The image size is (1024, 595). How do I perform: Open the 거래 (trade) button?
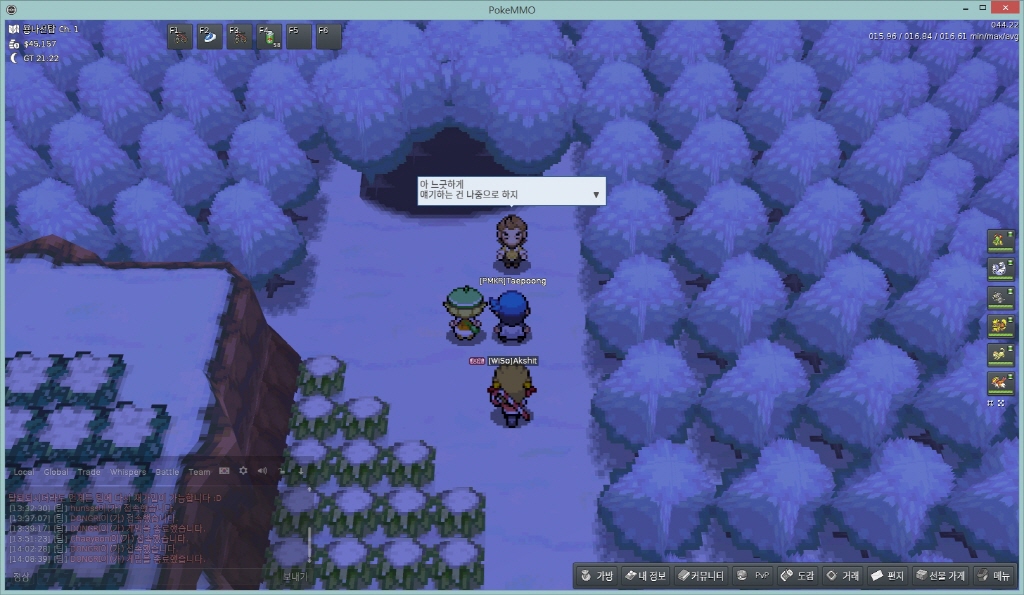click(841, 576)
